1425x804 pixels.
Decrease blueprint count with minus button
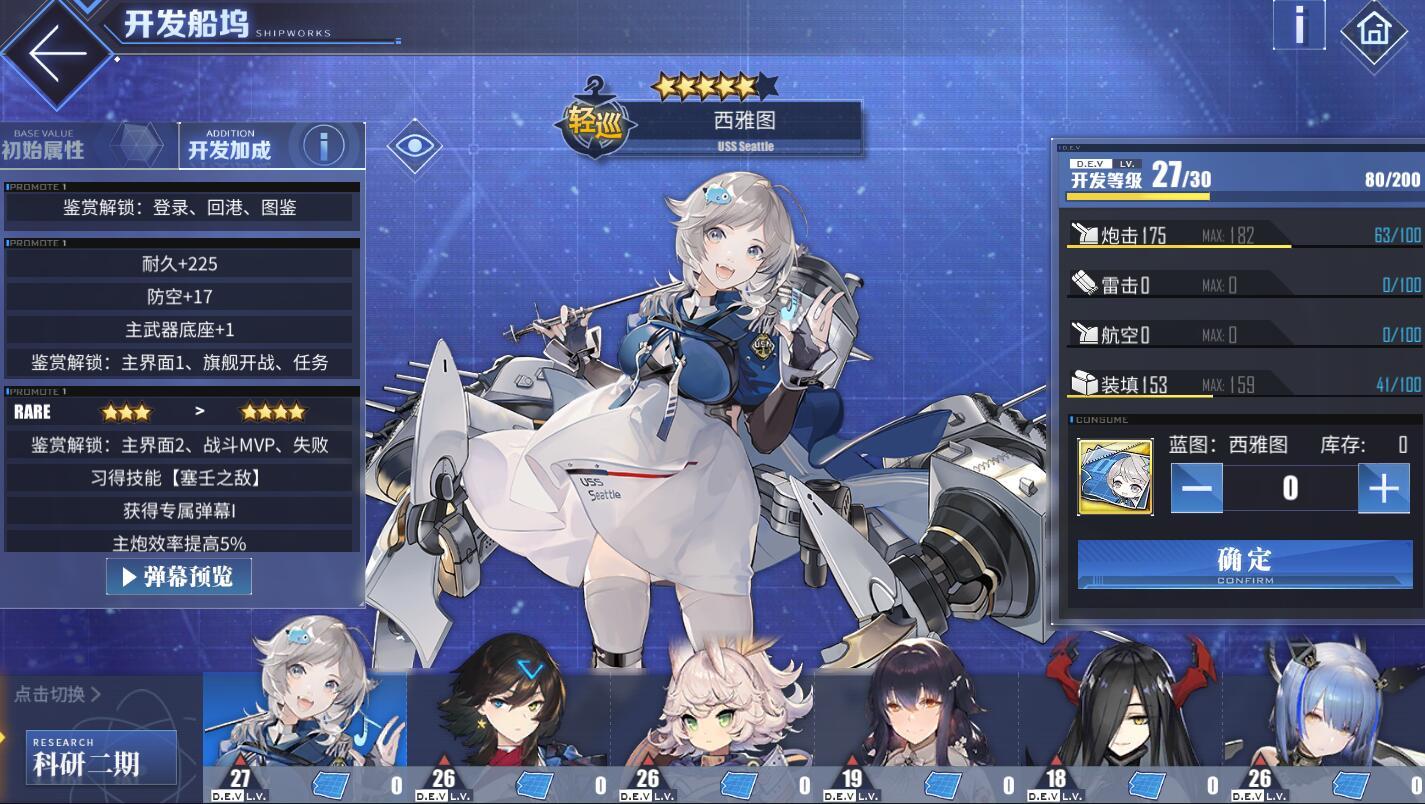coord(1196,489)
